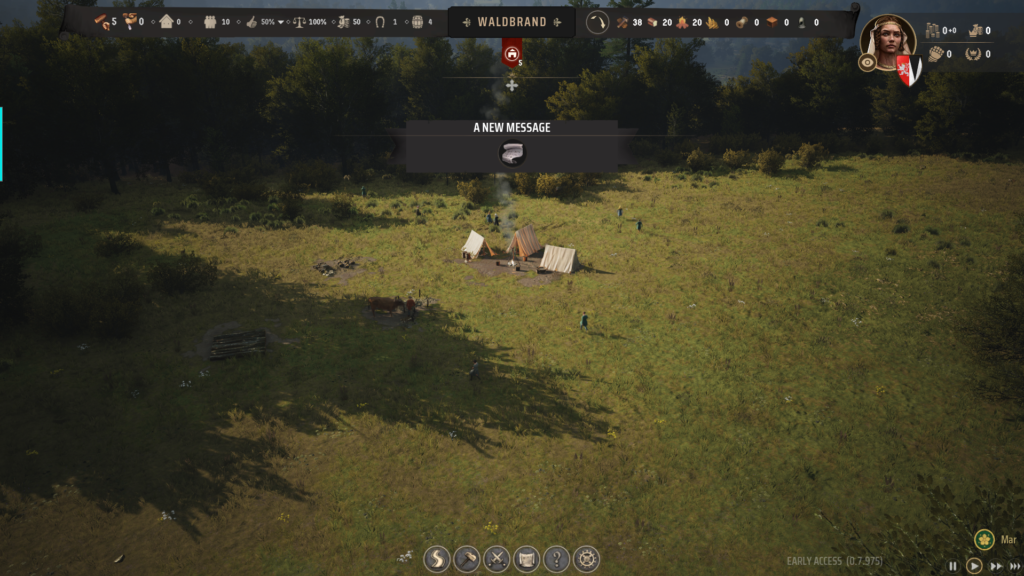Image resolution: width=1024 pixels, height=576 pixels.
Task: Toggle the eye icon beside the portrait
Action: (x=867, y=62)
